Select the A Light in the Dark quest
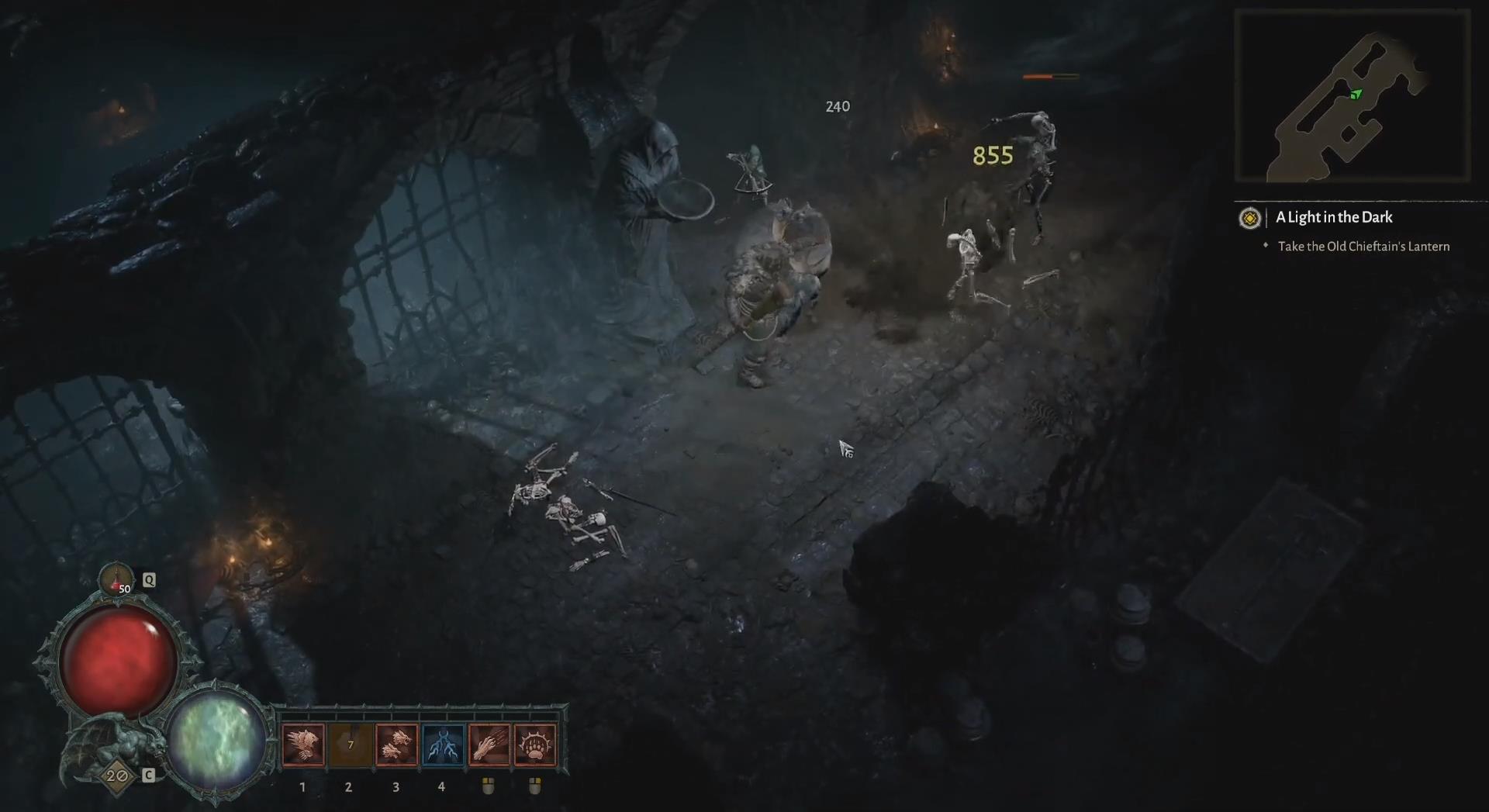The height and width of the screenshot is (812, 1489). [1334, 218]
